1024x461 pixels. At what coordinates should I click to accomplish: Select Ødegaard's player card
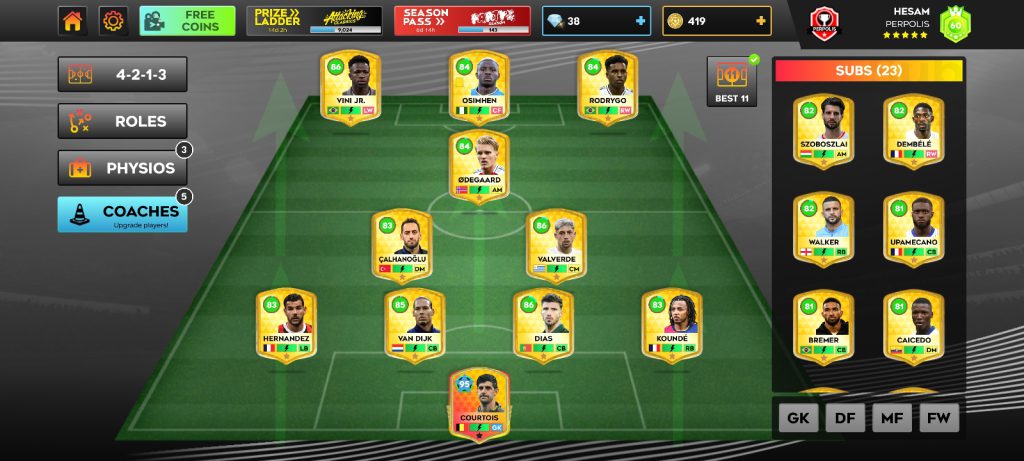(x=479, y=165)
